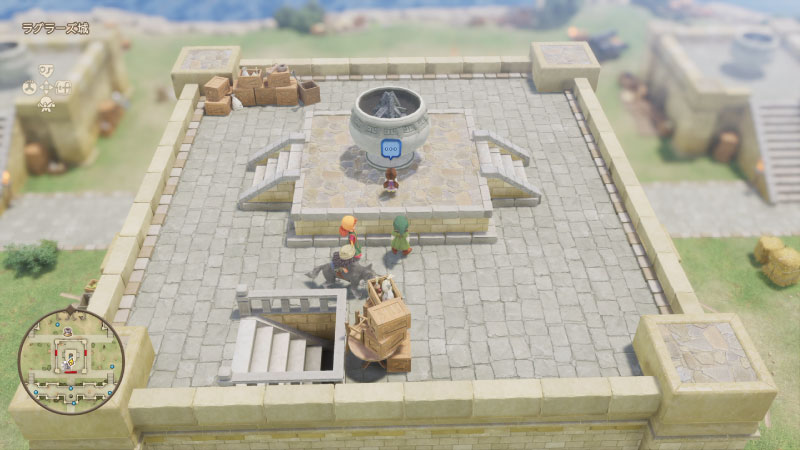Click the blue speech bubble talk prompt
800x450 pixels.
coord(390,149)
